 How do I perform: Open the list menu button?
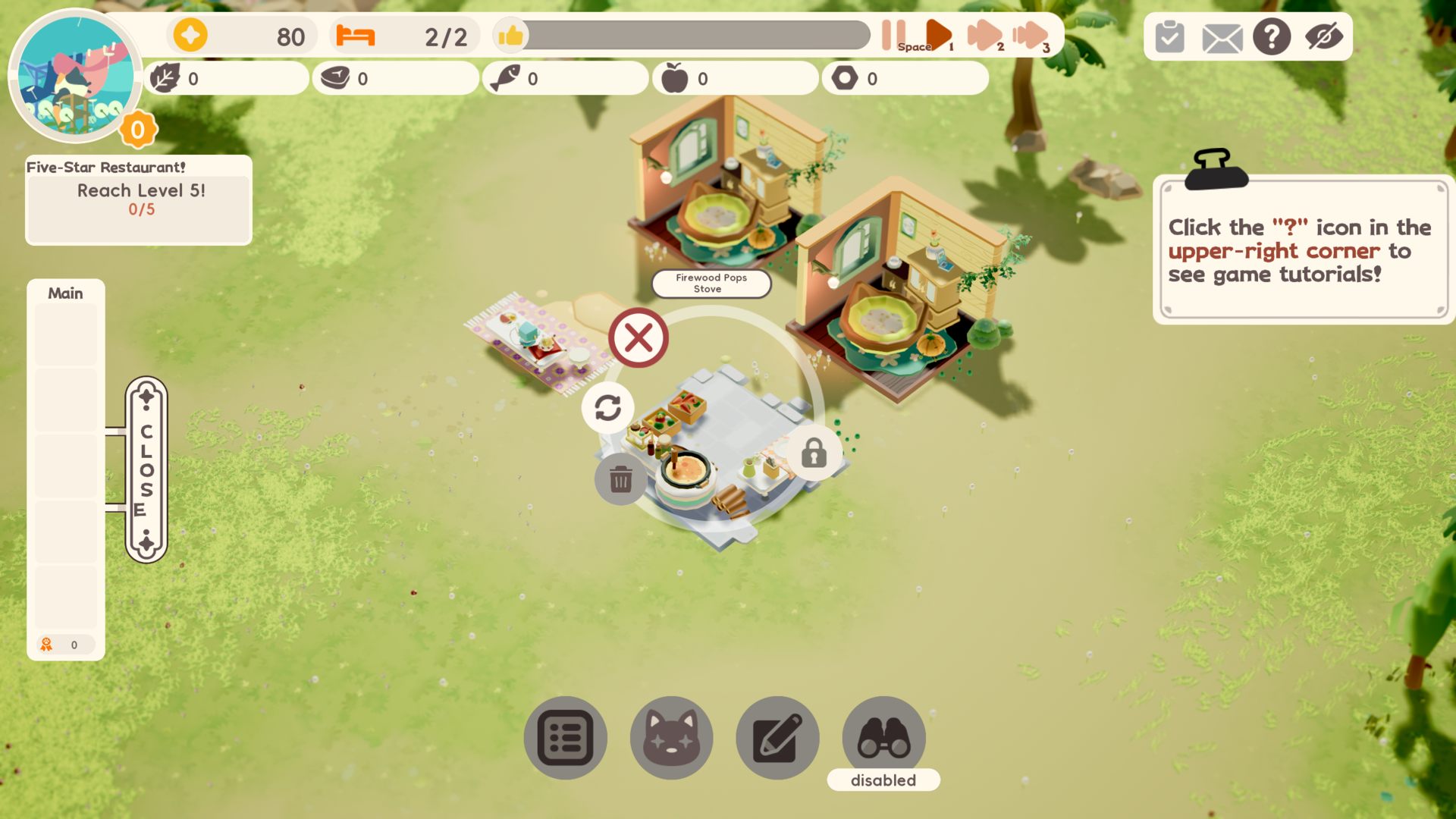tap(565, 738)
